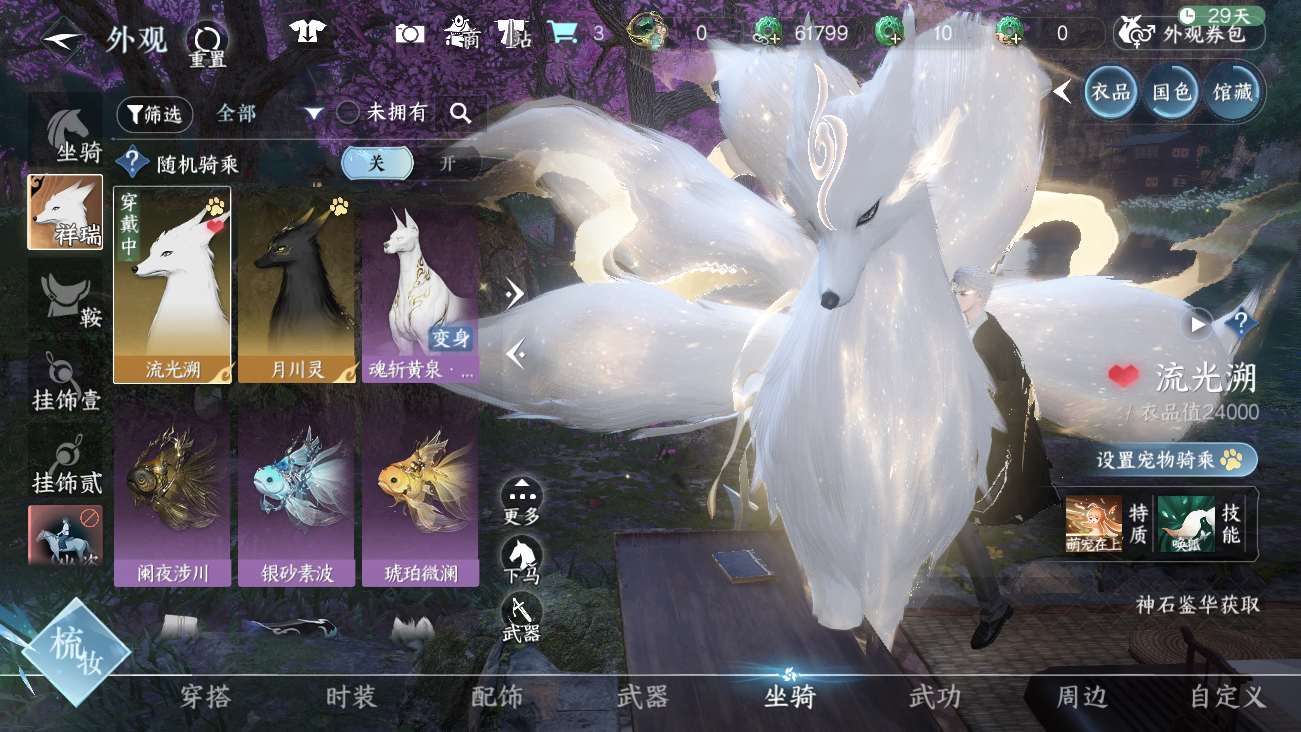Open the 挂饰壹 accessory category
The image size is (1301, 732).
coord(66,383)
